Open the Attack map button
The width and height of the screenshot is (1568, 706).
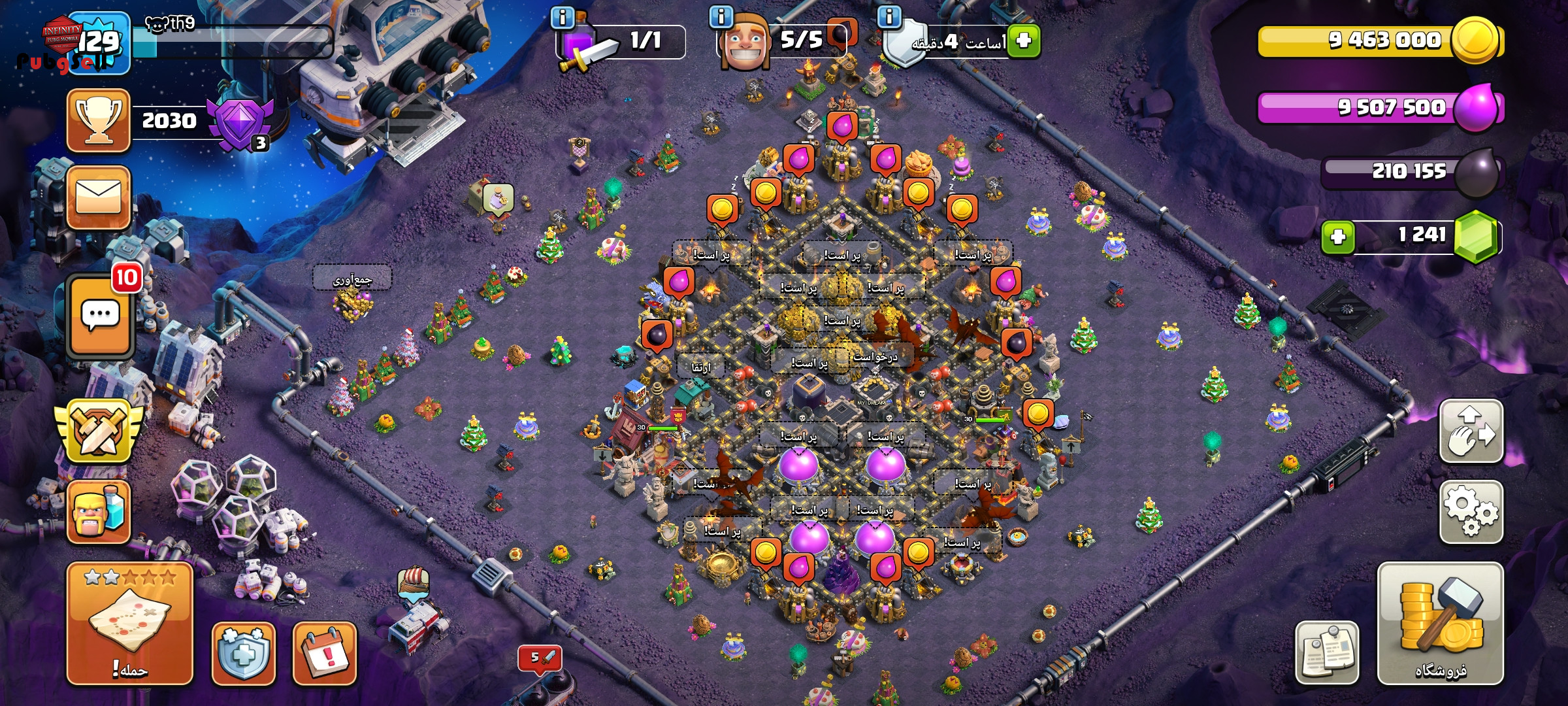(x=129, y=622)
